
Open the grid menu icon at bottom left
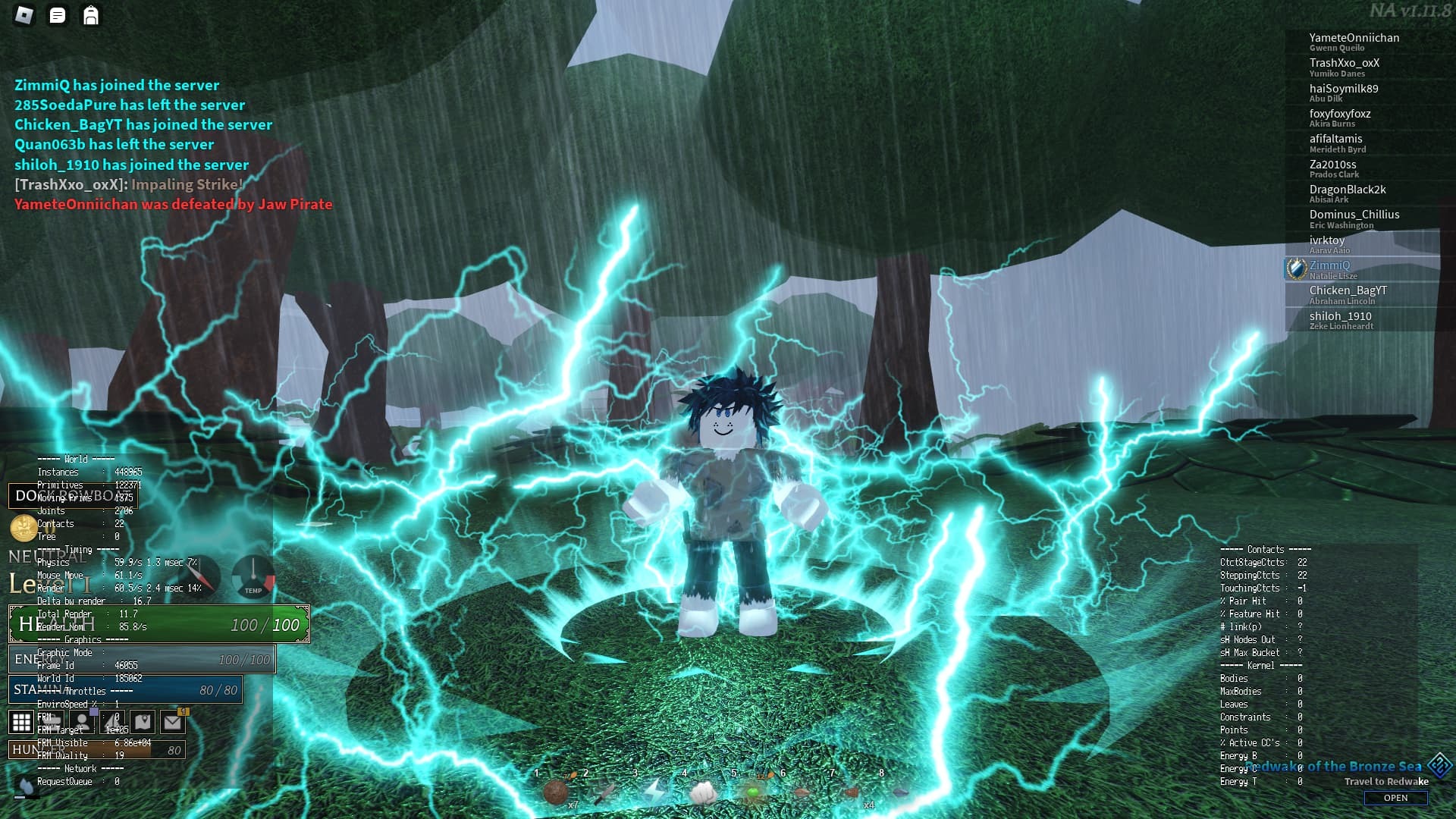(x=20, y=722)
